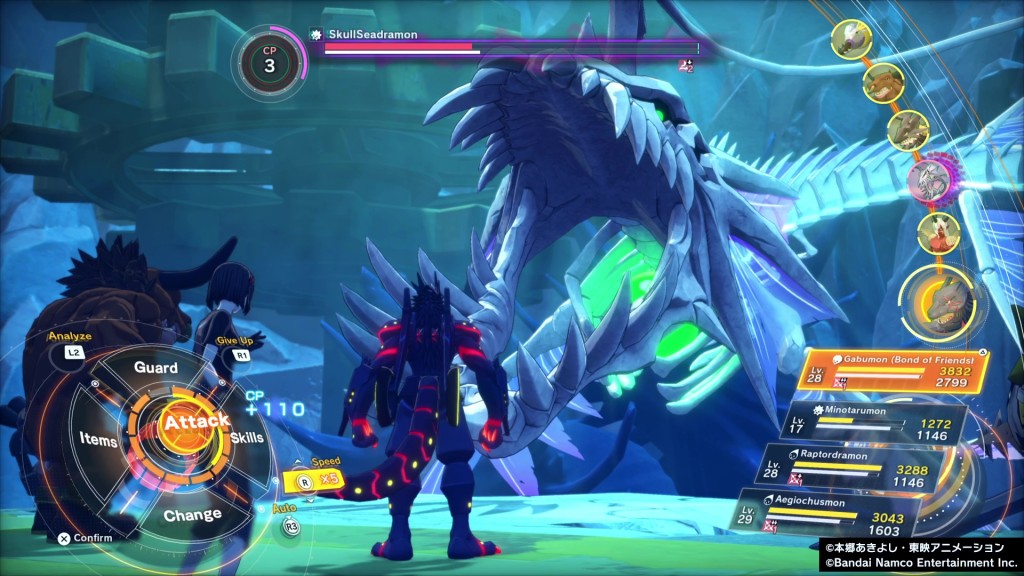This screenshot has width=1024, height=576.
Task: Select the Attack command
Action: coord(197,422)
